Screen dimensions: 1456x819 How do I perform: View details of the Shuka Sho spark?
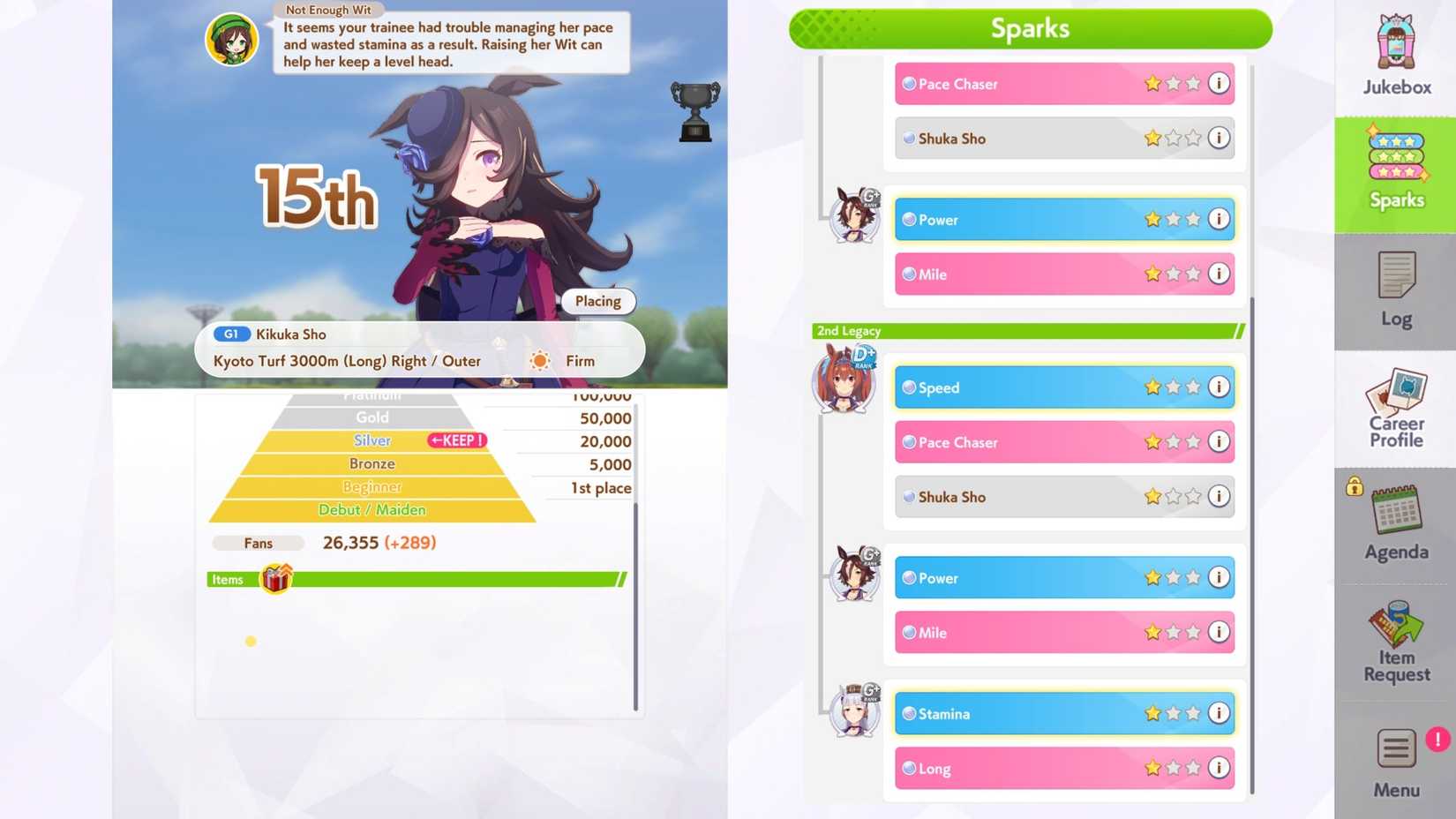point(1219,496)
